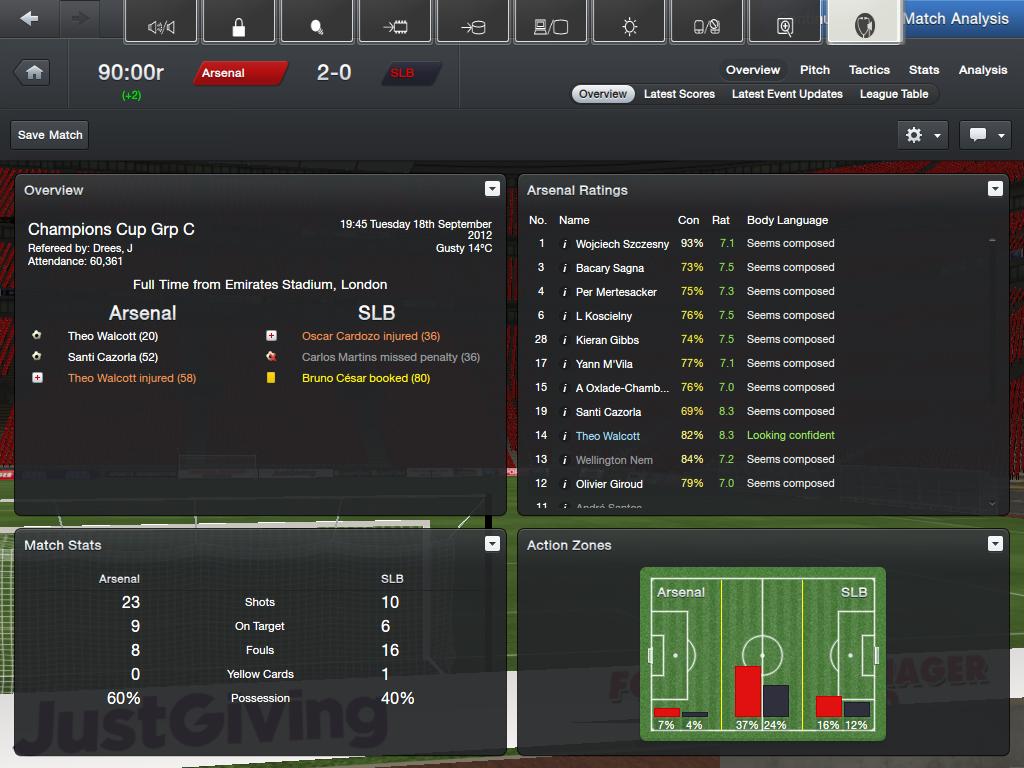Select Theo Walcott in the ratings list
This screenshot has width=1024, height=768.
[607, 436]
